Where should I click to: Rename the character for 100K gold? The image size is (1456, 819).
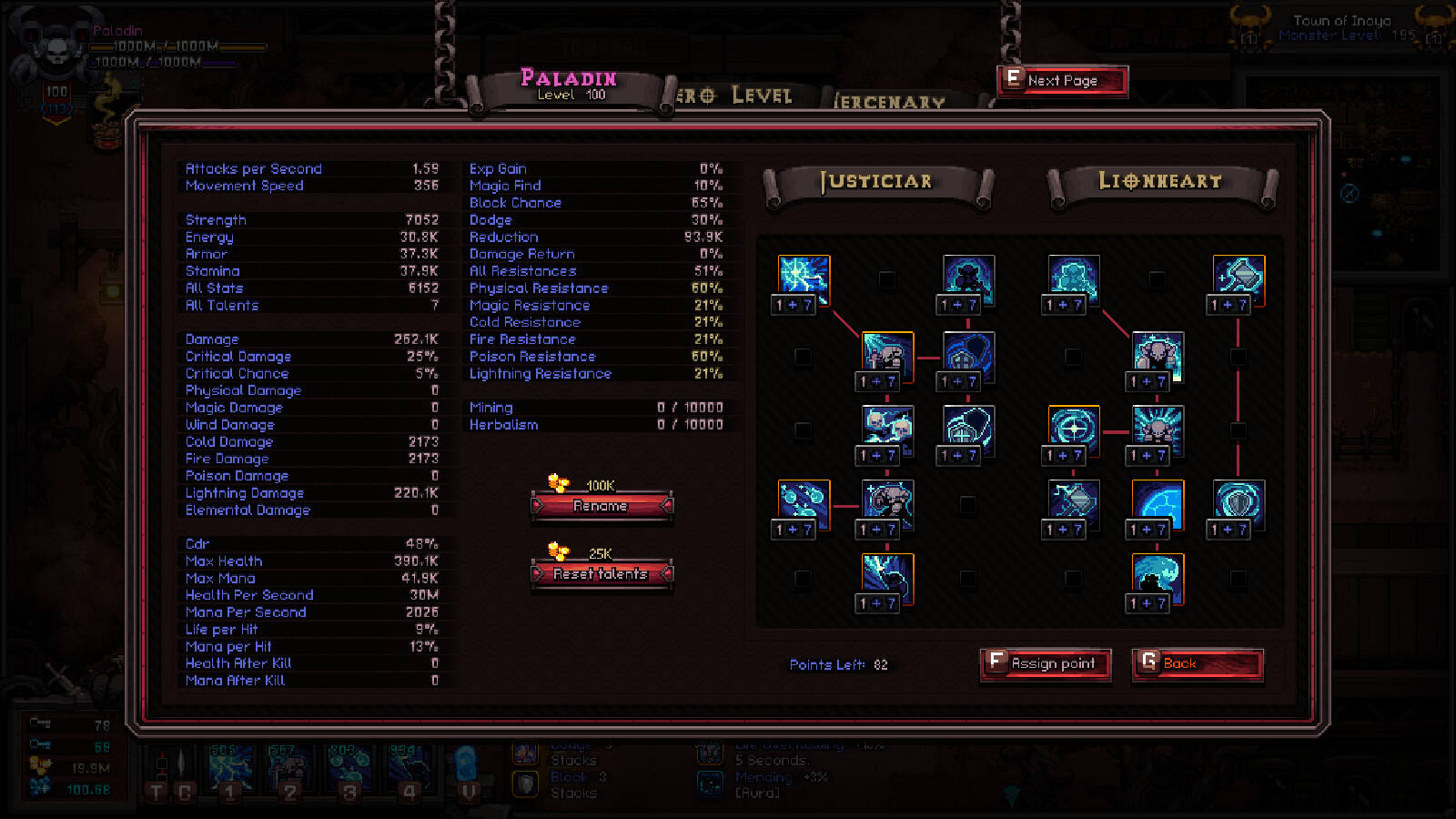click(x=602, y=506)
